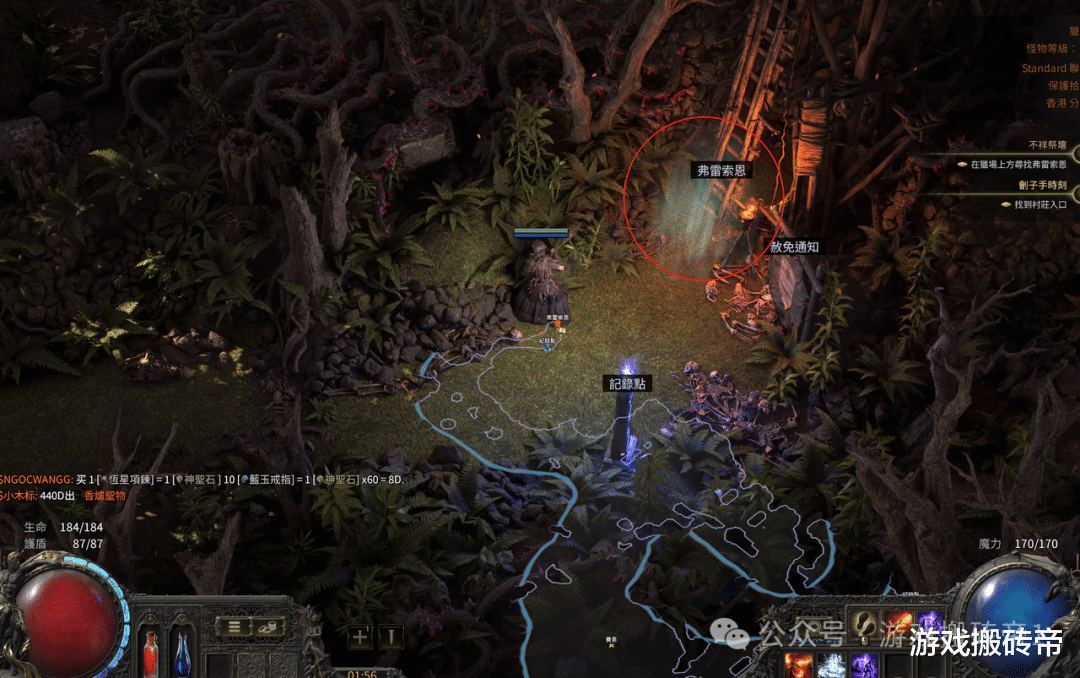The width and height of the screenshot is (1080, 678).
Task: Open the coins shop button
Action: (x=266, y=627)
